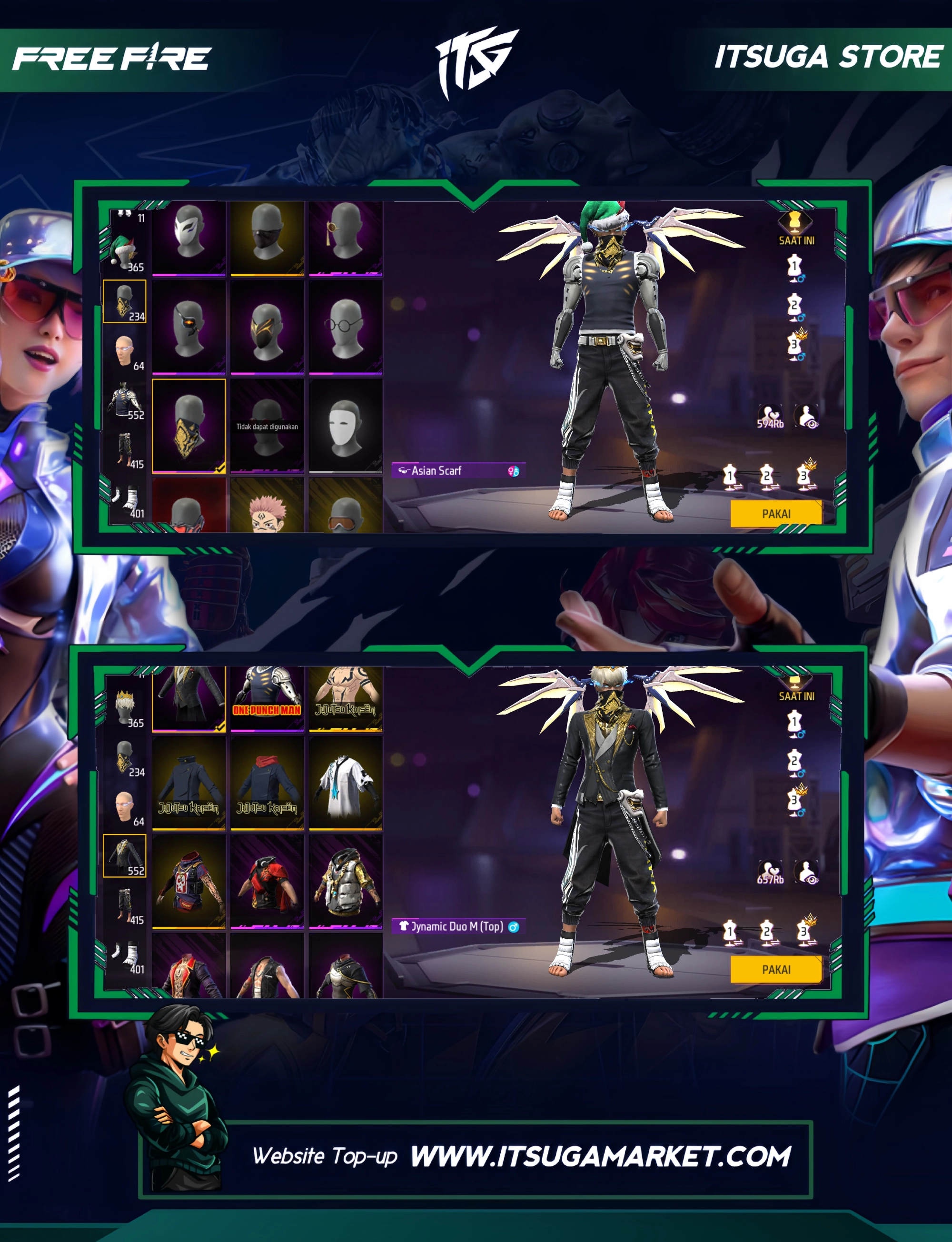Select the gold monocle with tassel
Image resolution: width=952 pixels, height=1242 pixels.
(345, 238)
